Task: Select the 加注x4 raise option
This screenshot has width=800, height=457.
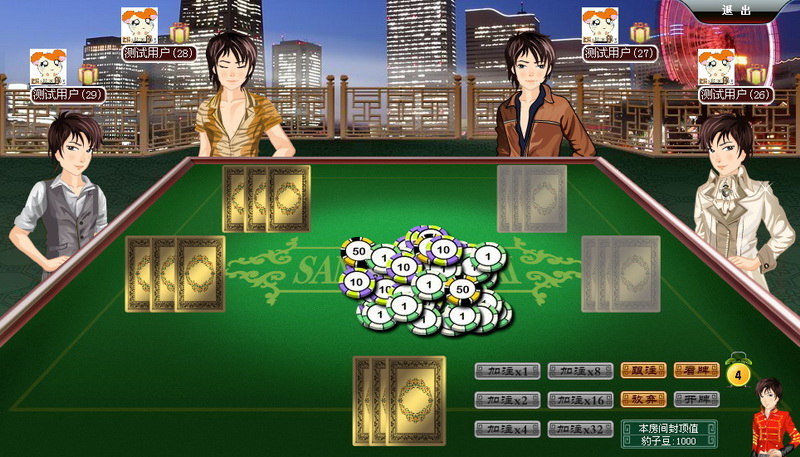Action: [507, 429]
